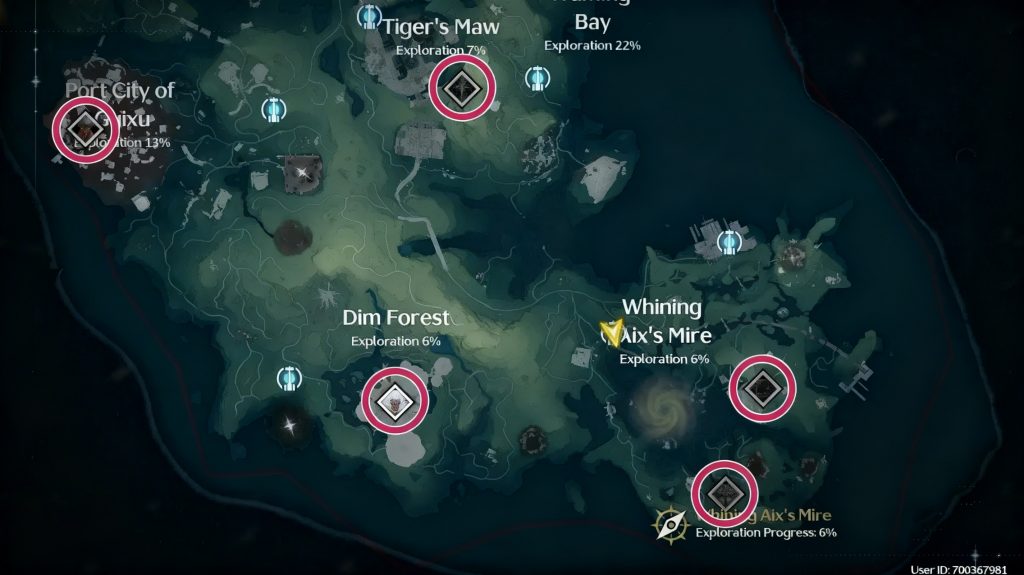Click the circled marker on Port City of Guixu
1024x575 pixels.
[x=85, y=130]
